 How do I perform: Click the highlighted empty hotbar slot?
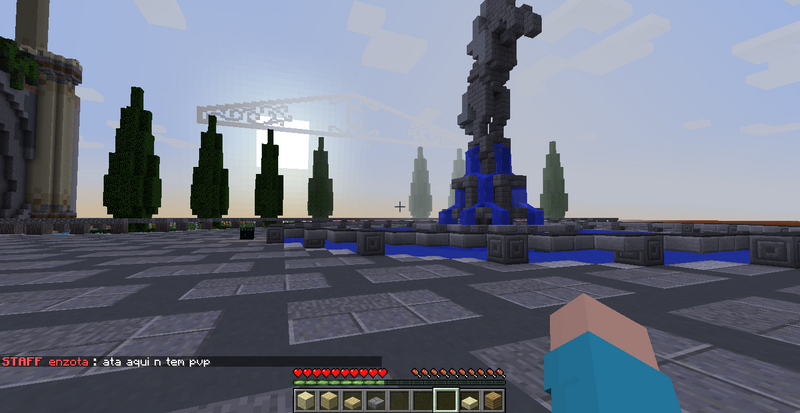pos(446,401)
